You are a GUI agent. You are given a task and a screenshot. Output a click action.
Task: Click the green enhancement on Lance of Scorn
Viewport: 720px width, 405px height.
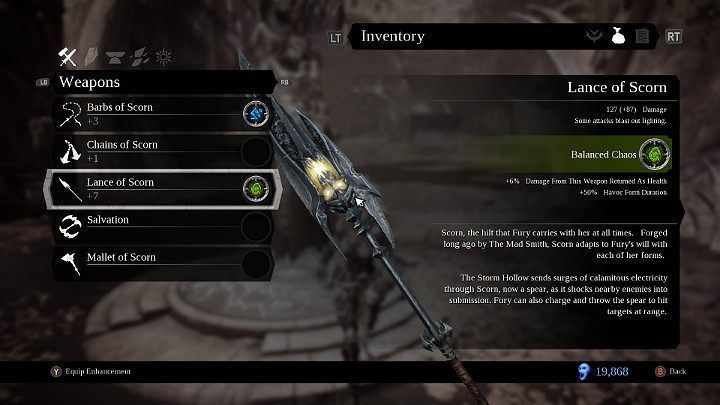[256, 187]
